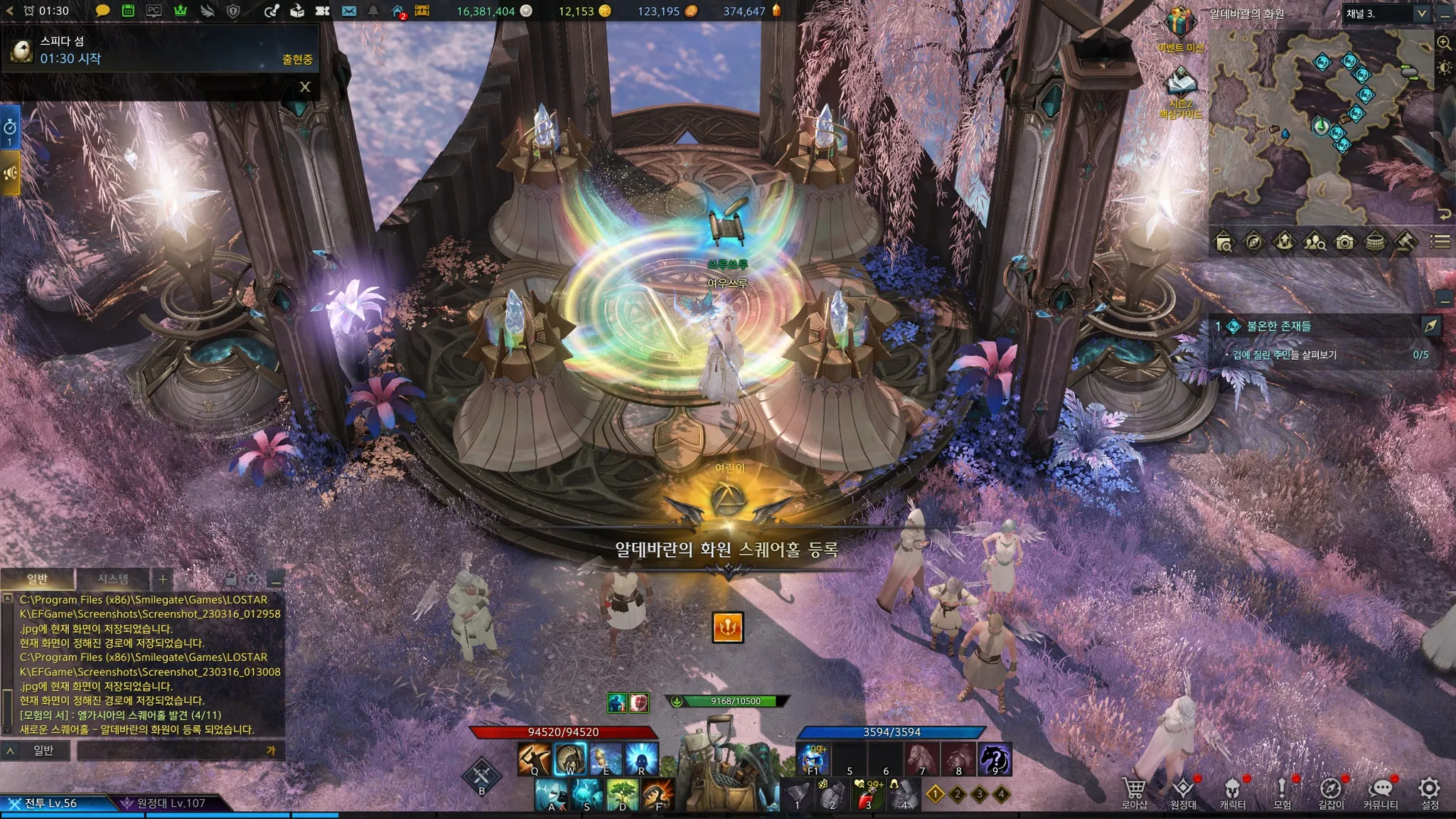The width and height of the screenshot is (1456, 819).
Task: Open the 커뮤니티 community menu
Action: coord(1380,791)
